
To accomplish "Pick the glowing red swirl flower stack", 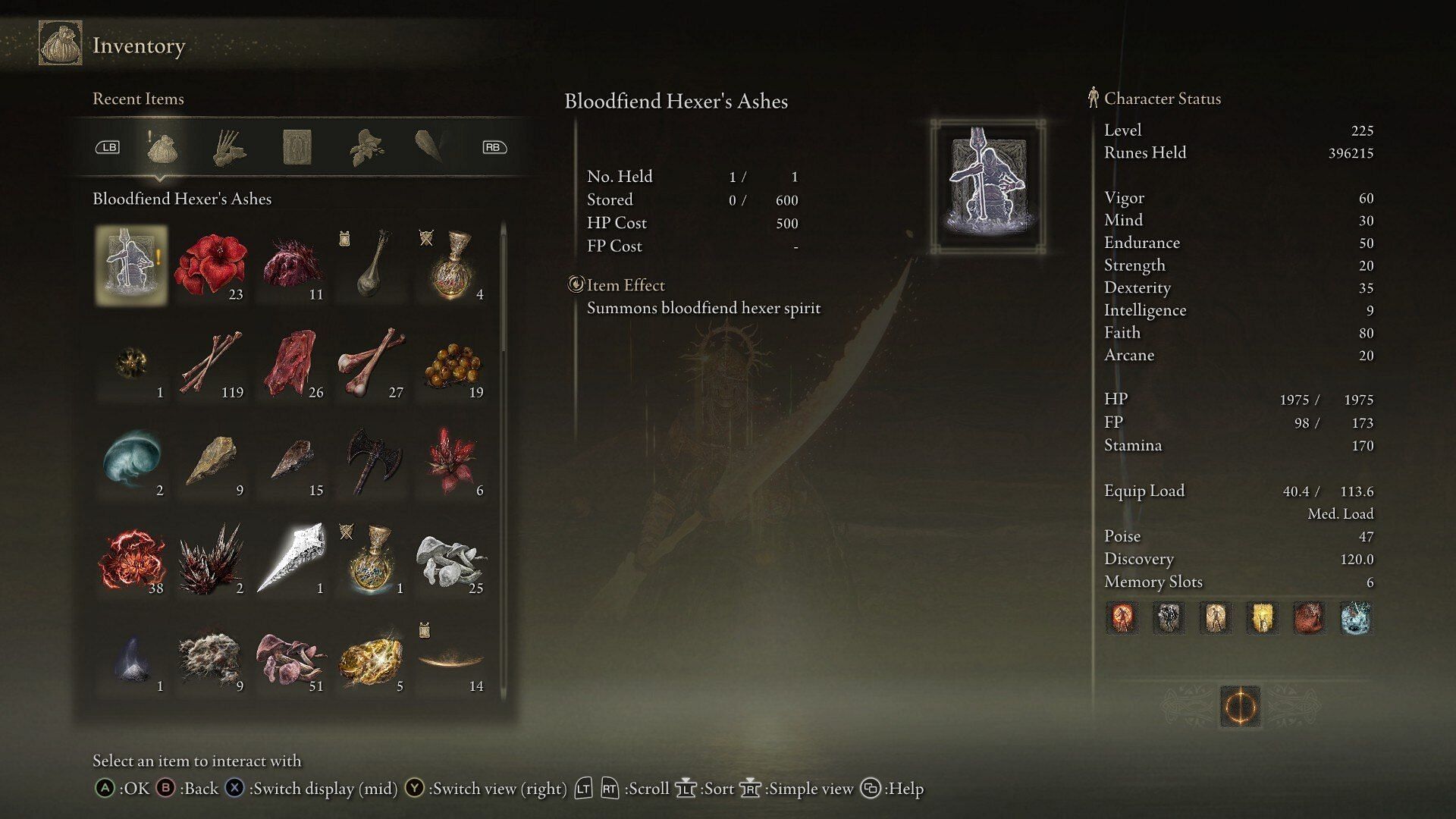I will (x=131, y=559).
